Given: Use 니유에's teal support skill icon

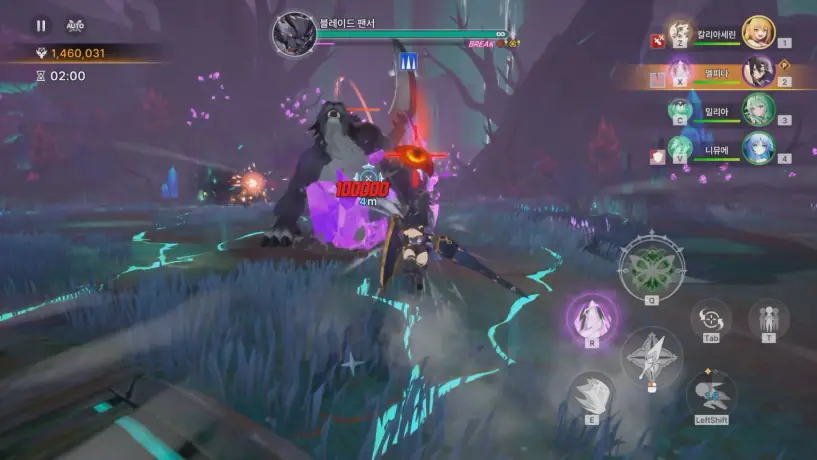Looking at the screenshot, I should (x=680, y=147).
